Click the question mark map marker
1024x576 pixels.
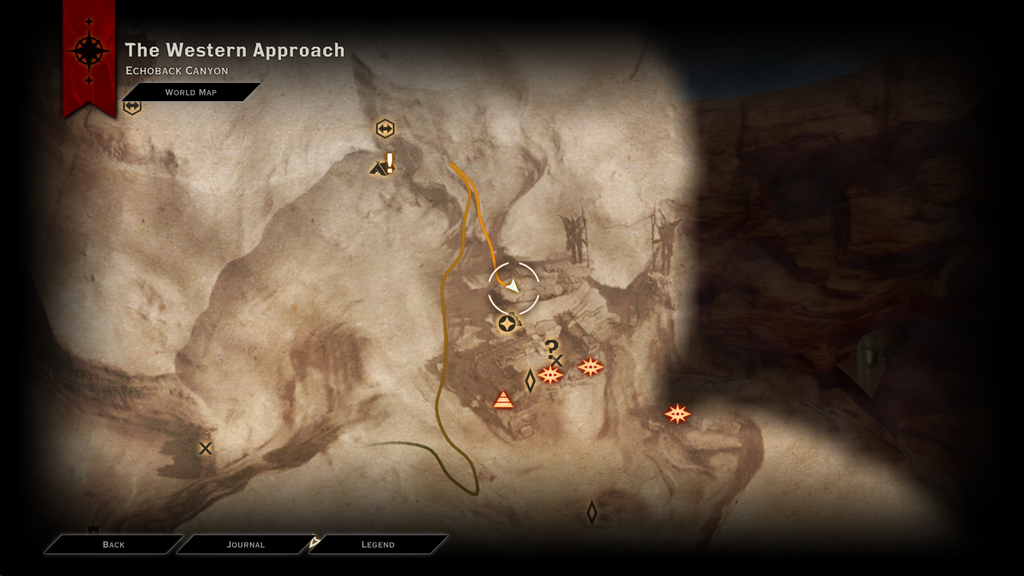point(551,347)
